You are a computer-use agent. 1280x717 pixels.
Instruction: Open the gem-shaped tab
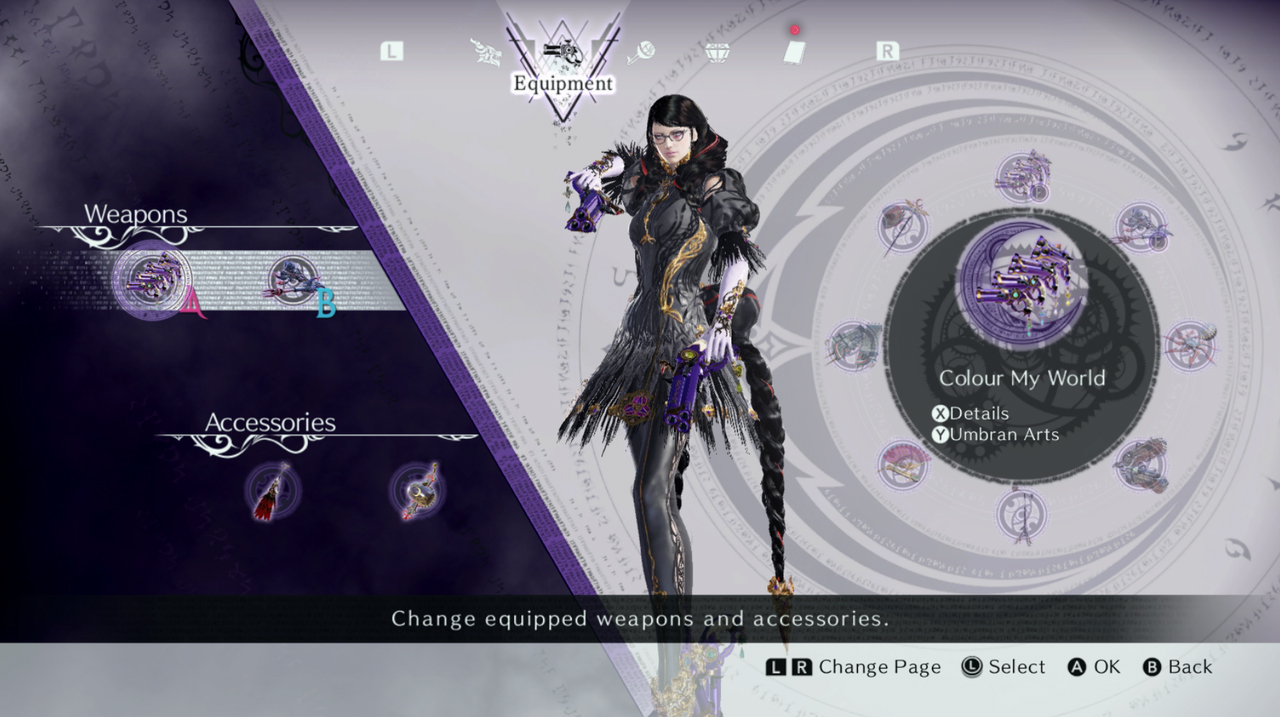717,52
